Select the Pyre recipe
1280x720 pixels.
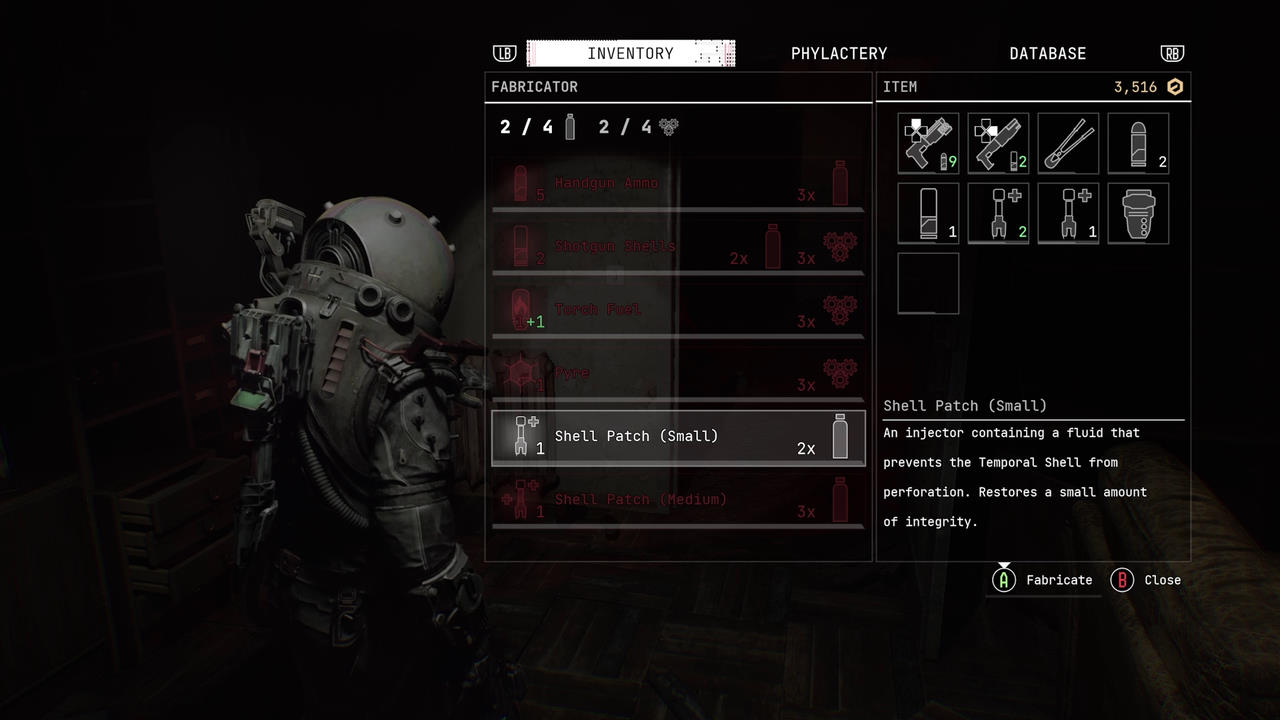click(x=678, y=374)
